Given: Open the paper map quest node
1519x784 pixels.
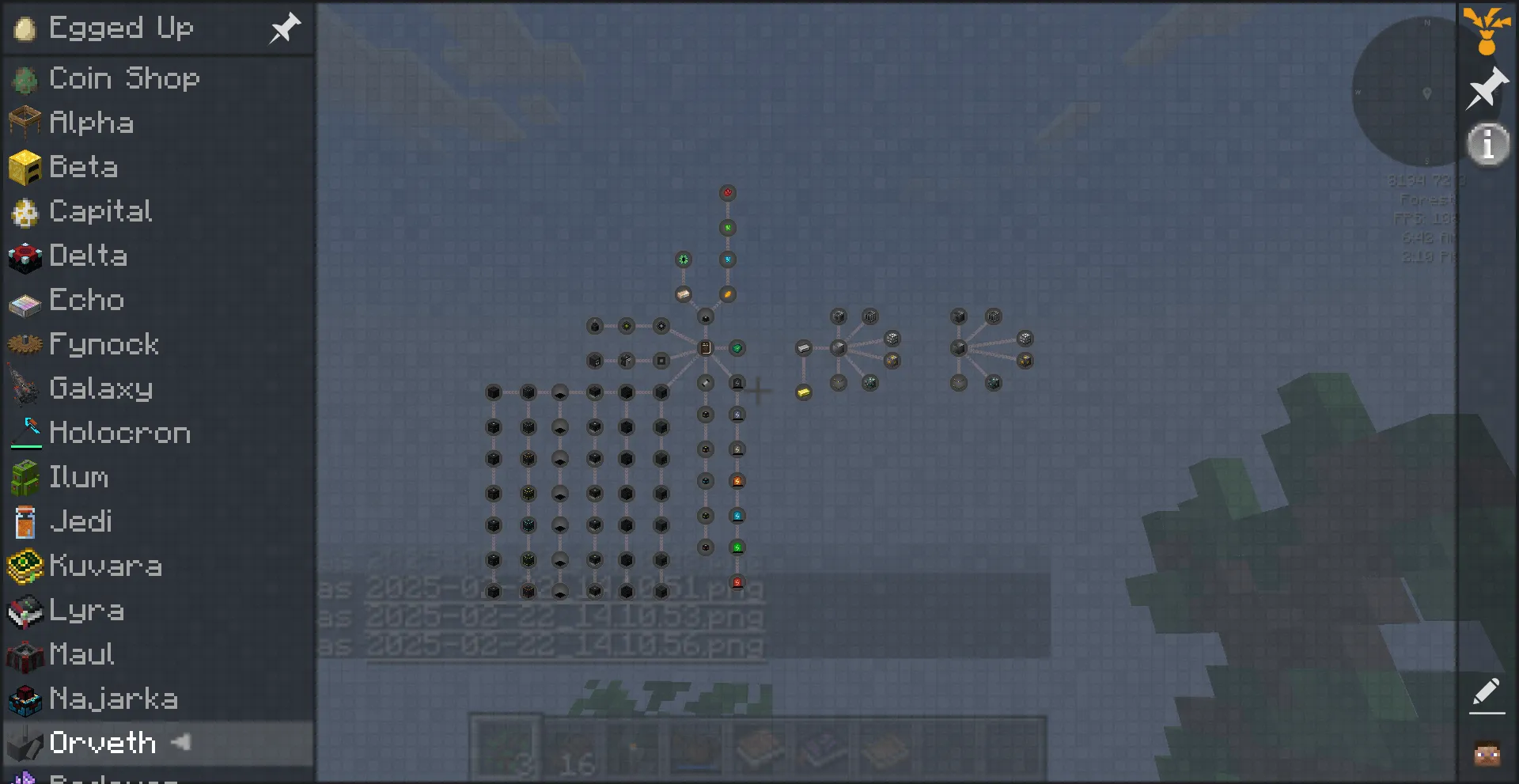Looking at the screenshot, I should click(x=683, y=294).
